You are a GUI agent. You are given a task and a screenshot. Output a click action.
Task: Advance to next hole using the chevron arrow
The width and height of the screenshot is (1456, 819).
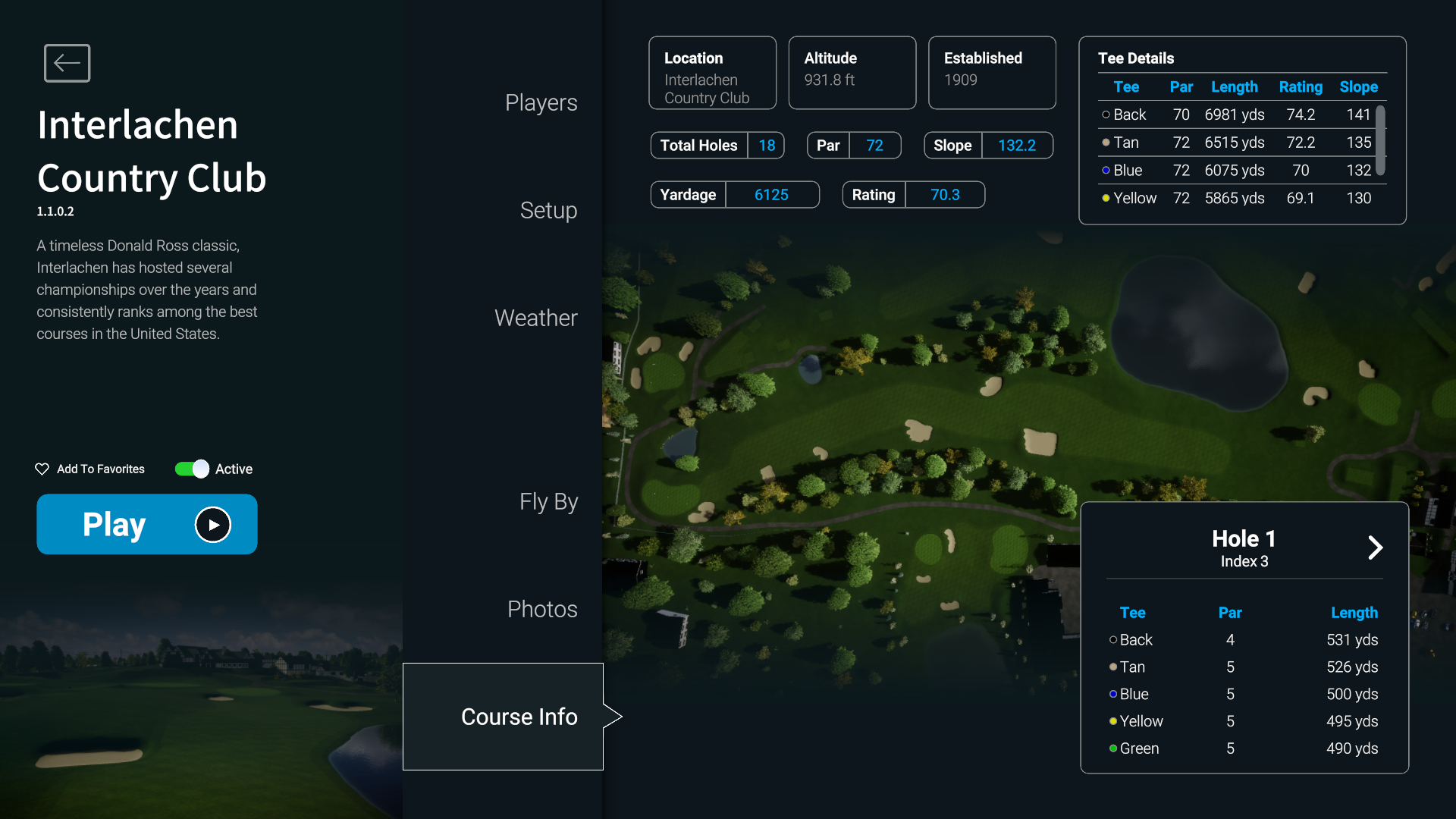coord(1375,548)
